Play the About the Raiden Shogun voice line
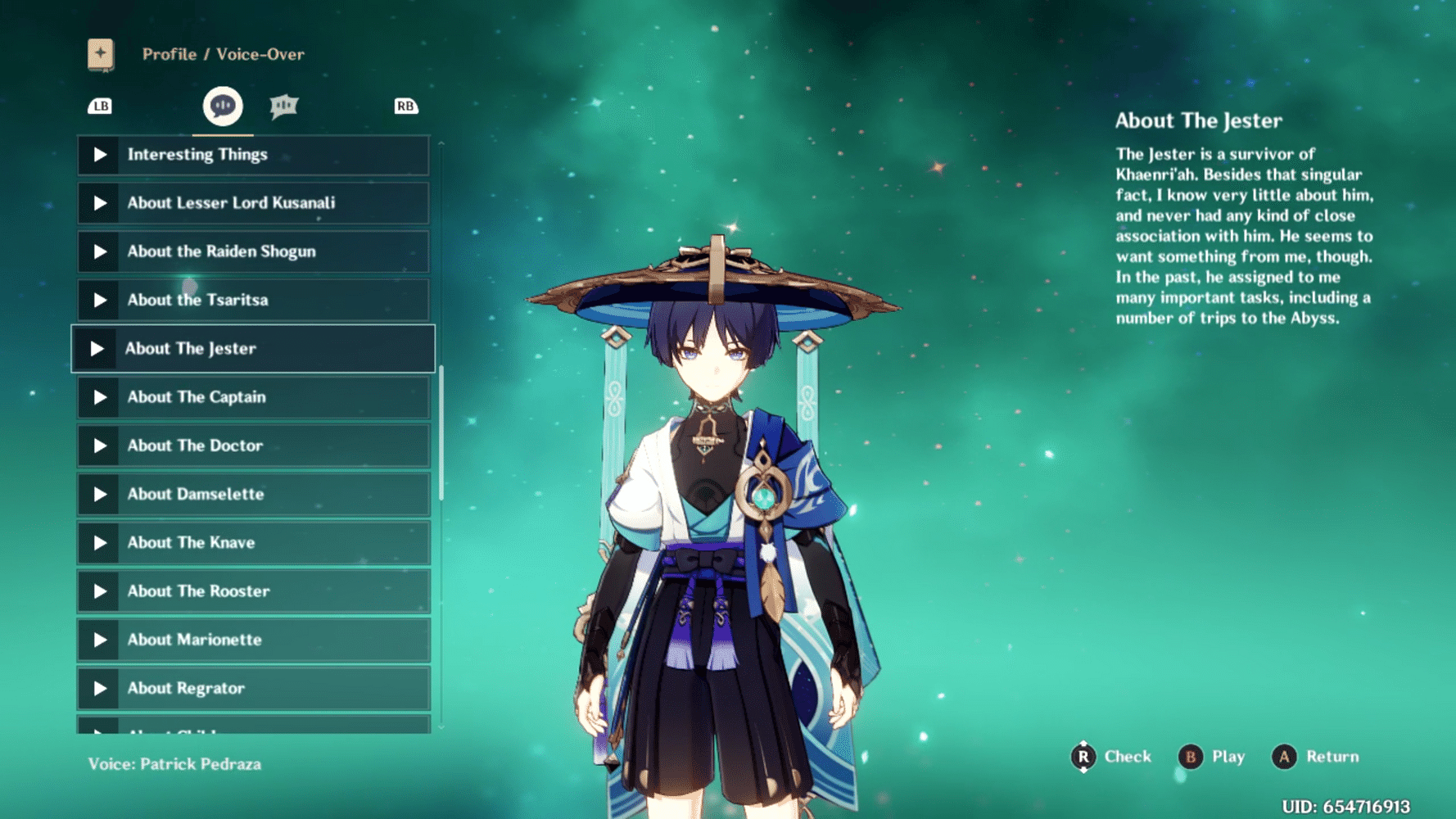1456x819 pixels. [102, 251]
